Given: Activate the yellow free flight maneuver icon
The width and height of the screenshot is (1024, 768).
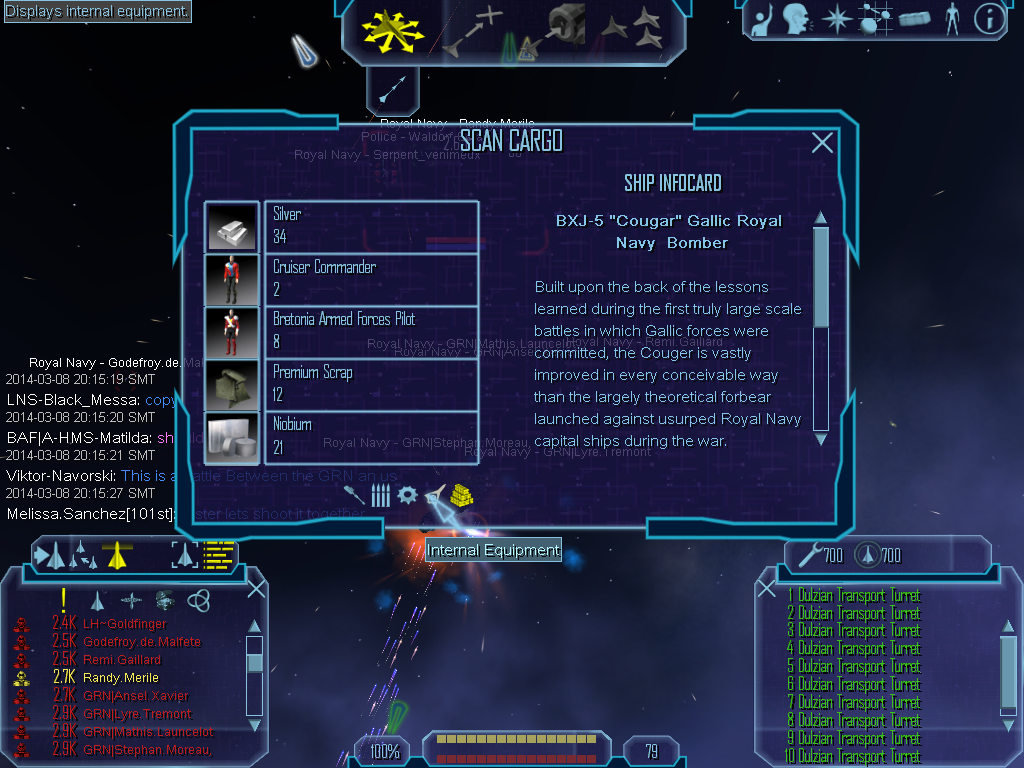Looking at the screenshot, I should pyautogui.click(x=393, y=32).
